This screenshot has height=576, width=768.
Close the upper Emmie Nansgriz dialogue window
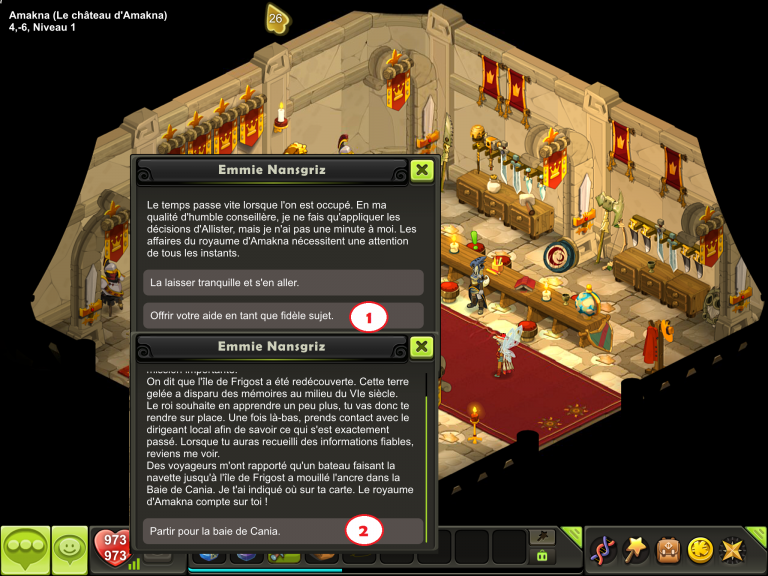pyautogui.click(x=422, y=170)
